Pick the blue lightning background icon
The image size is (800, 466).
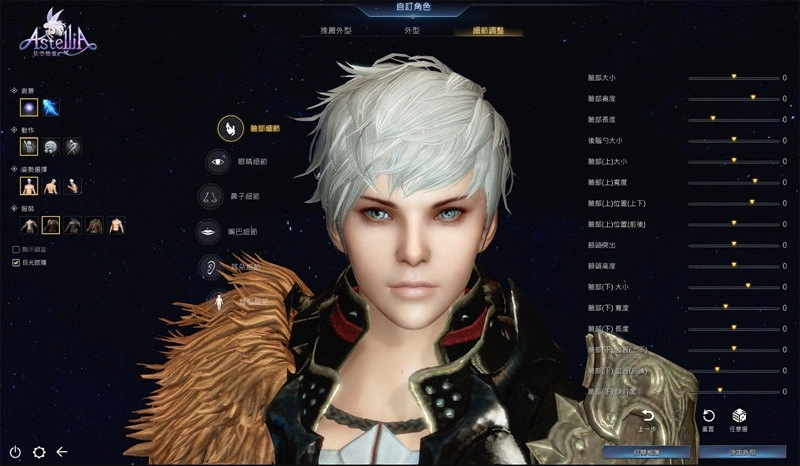click(x=50, y=106)
